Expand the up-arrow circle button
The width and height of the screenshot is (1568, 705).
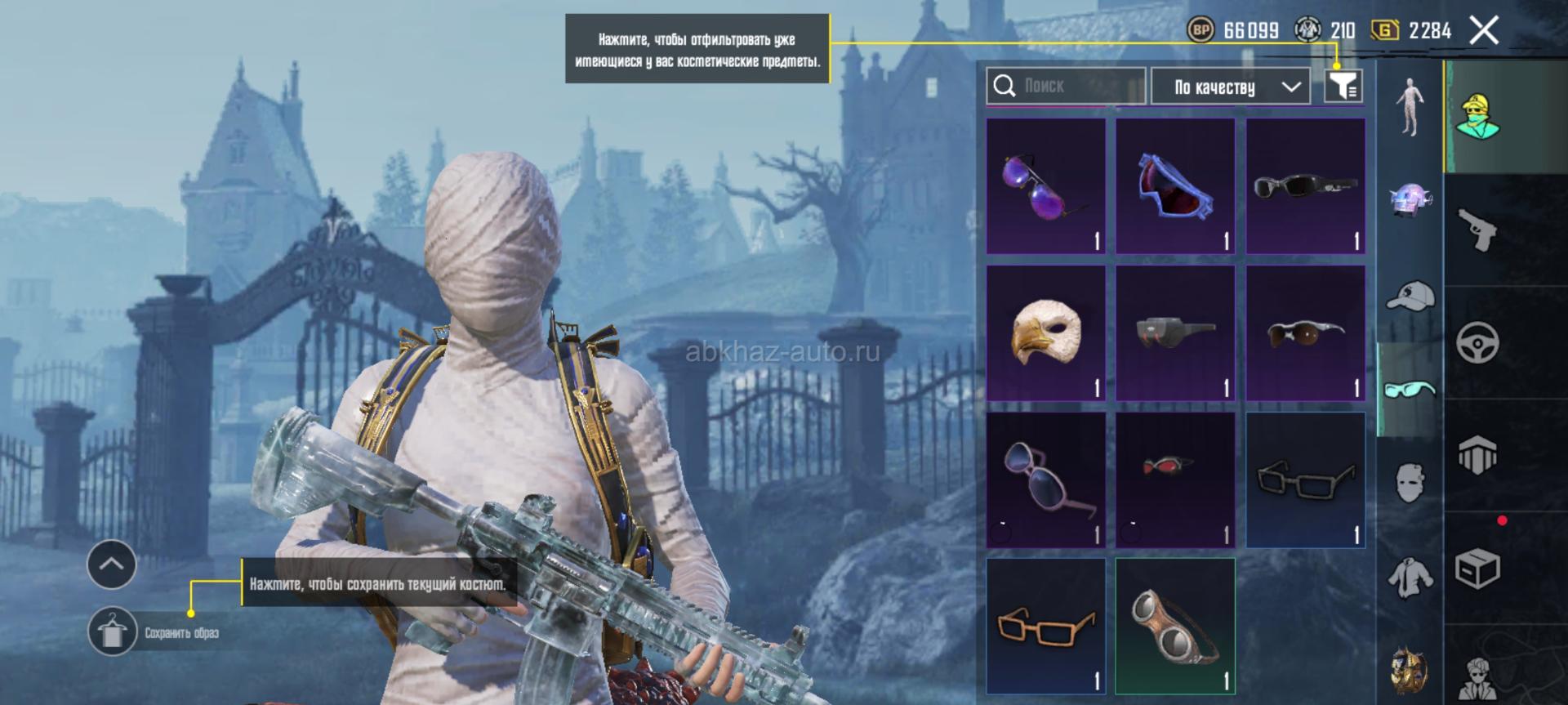(x=112, y=564)
